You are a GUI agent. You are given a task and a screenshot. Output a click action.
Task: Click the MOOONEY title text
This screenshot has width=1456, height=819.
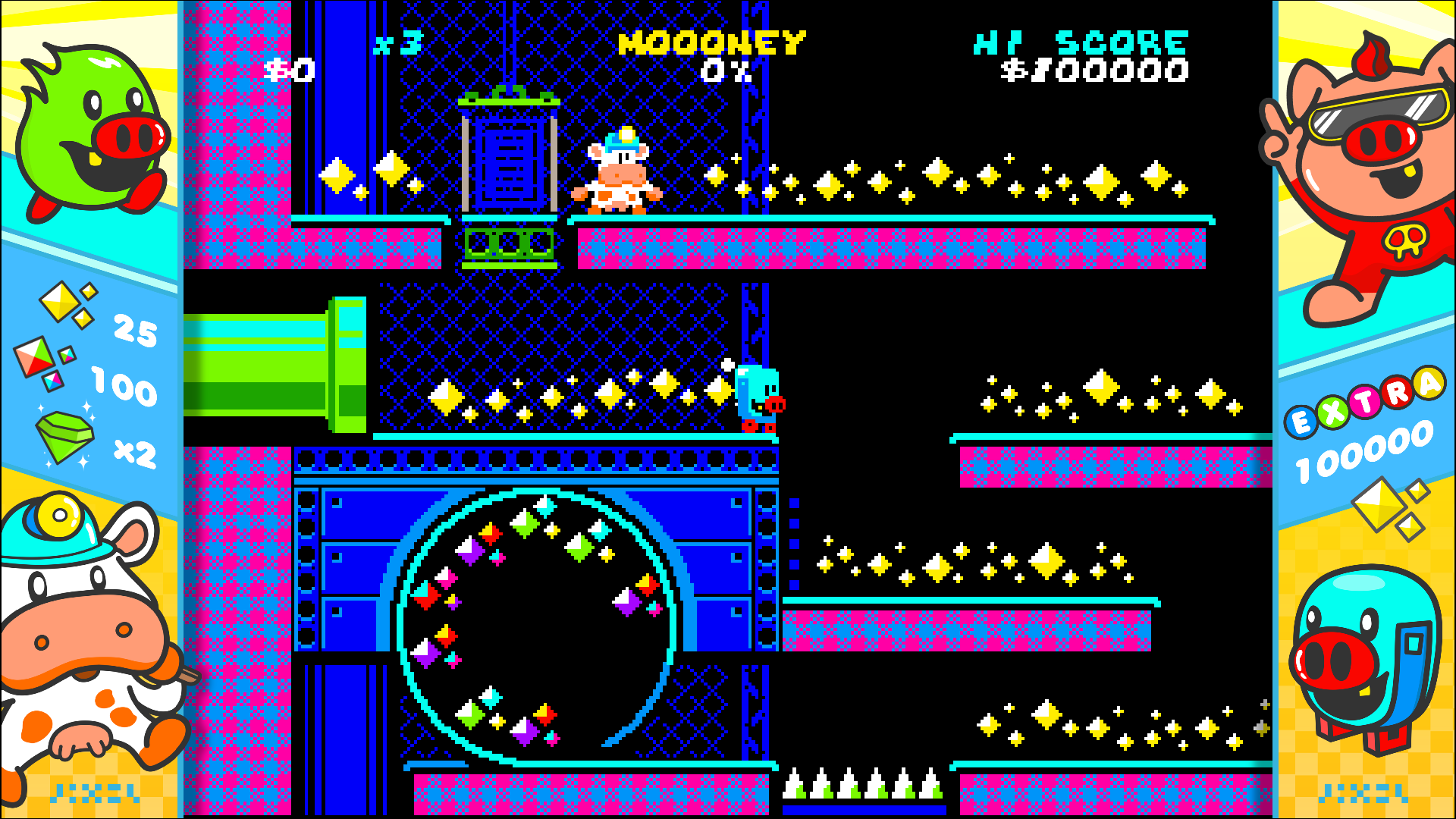pos(711,43)
